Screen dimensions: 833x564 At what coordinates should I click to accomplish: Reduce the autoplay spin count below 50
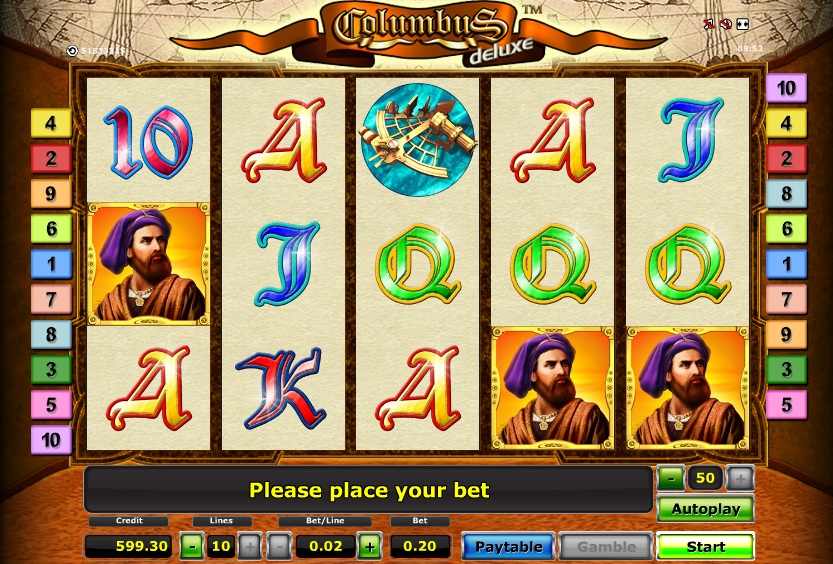670,478
